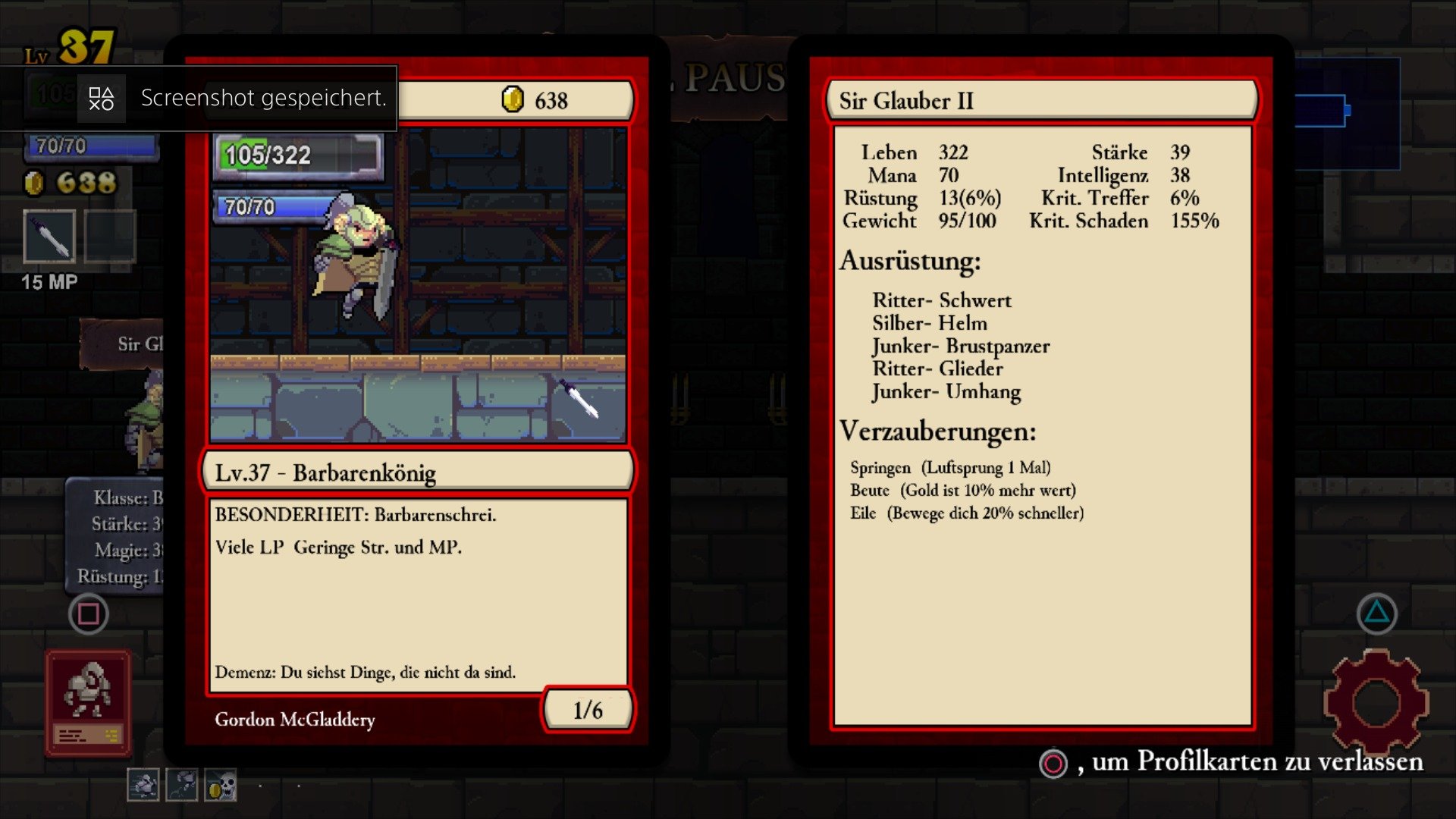Click the PlayStation share screenshot icon

[101, 97]
